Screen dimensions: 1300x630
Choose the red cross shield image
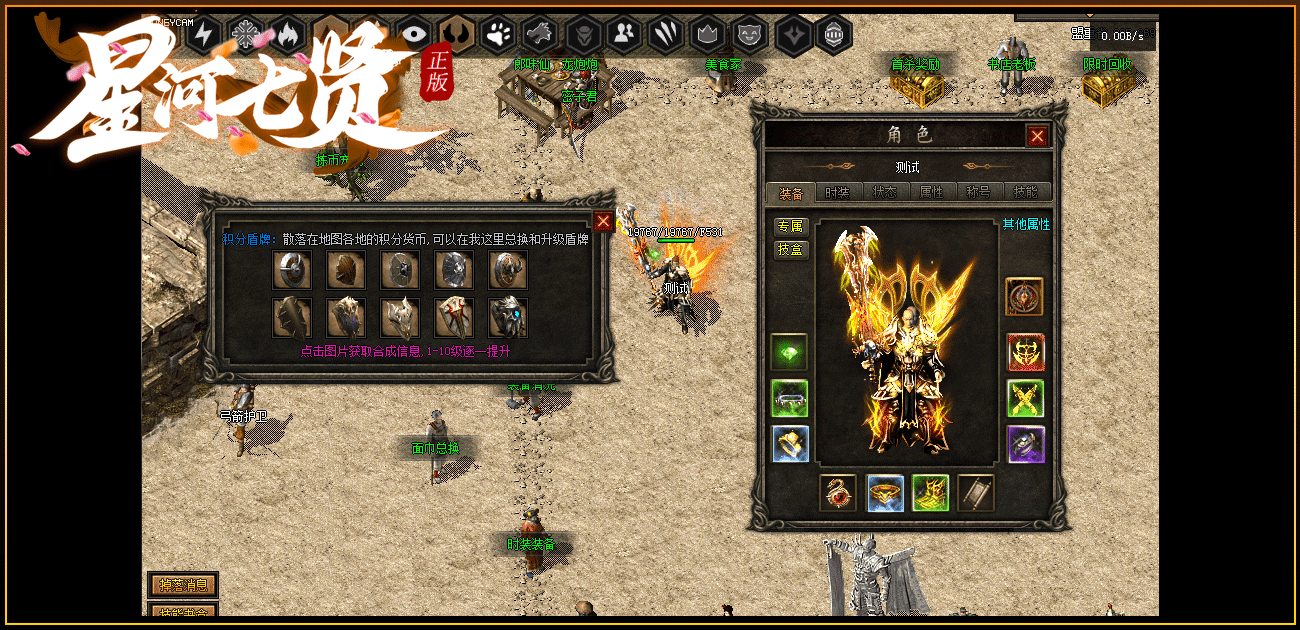tap(454, 318)
